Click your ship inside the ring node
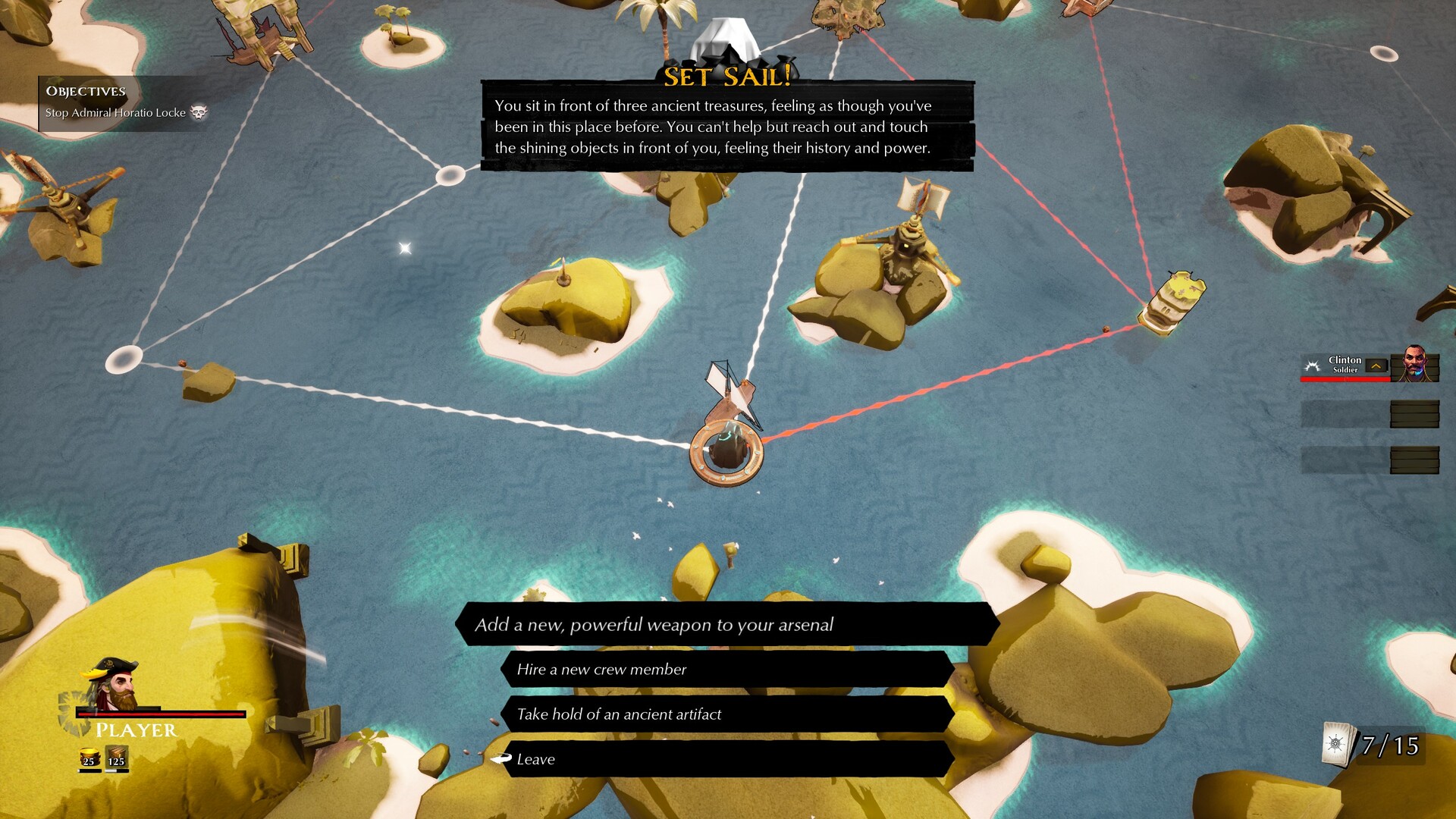Image resolution: width=1456 pixels, height=819 pixels. point(726,447)
